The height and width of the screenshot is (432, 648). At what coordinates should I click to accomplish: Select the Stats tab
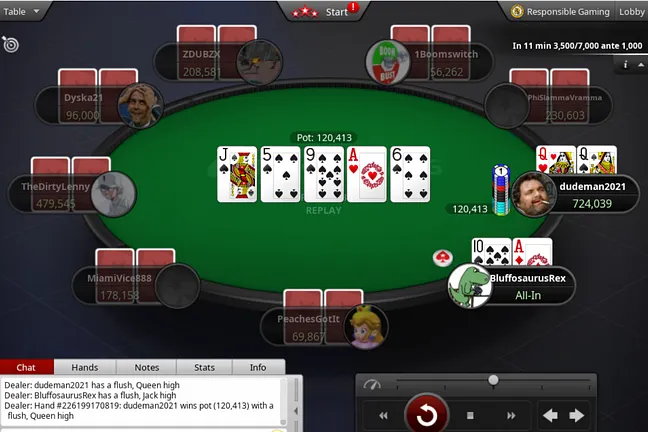click(x=204, y=367)
